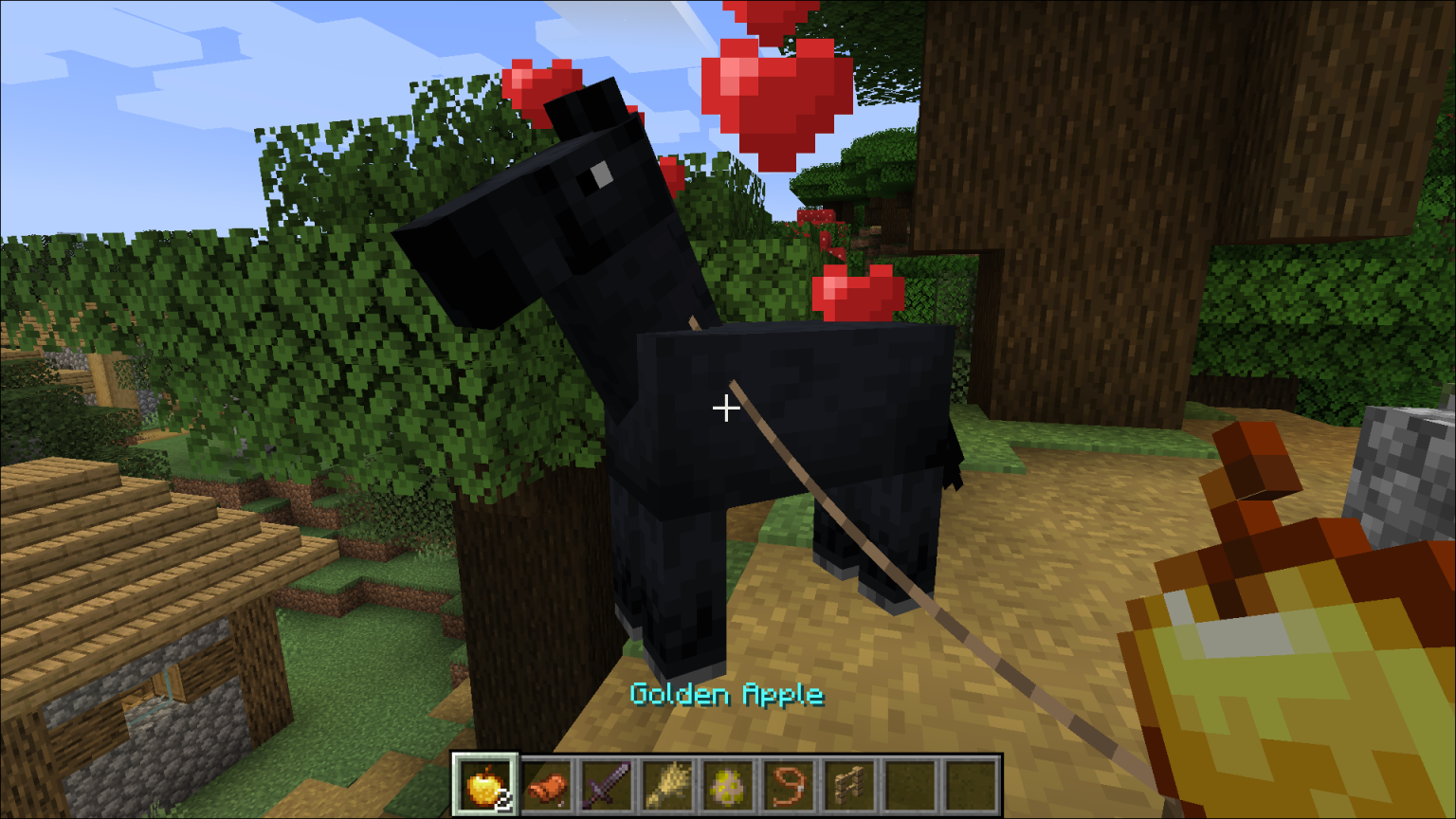Select the Lead in the hotbar
This screenshot has height=819, width=1456.
pos(790,782)
